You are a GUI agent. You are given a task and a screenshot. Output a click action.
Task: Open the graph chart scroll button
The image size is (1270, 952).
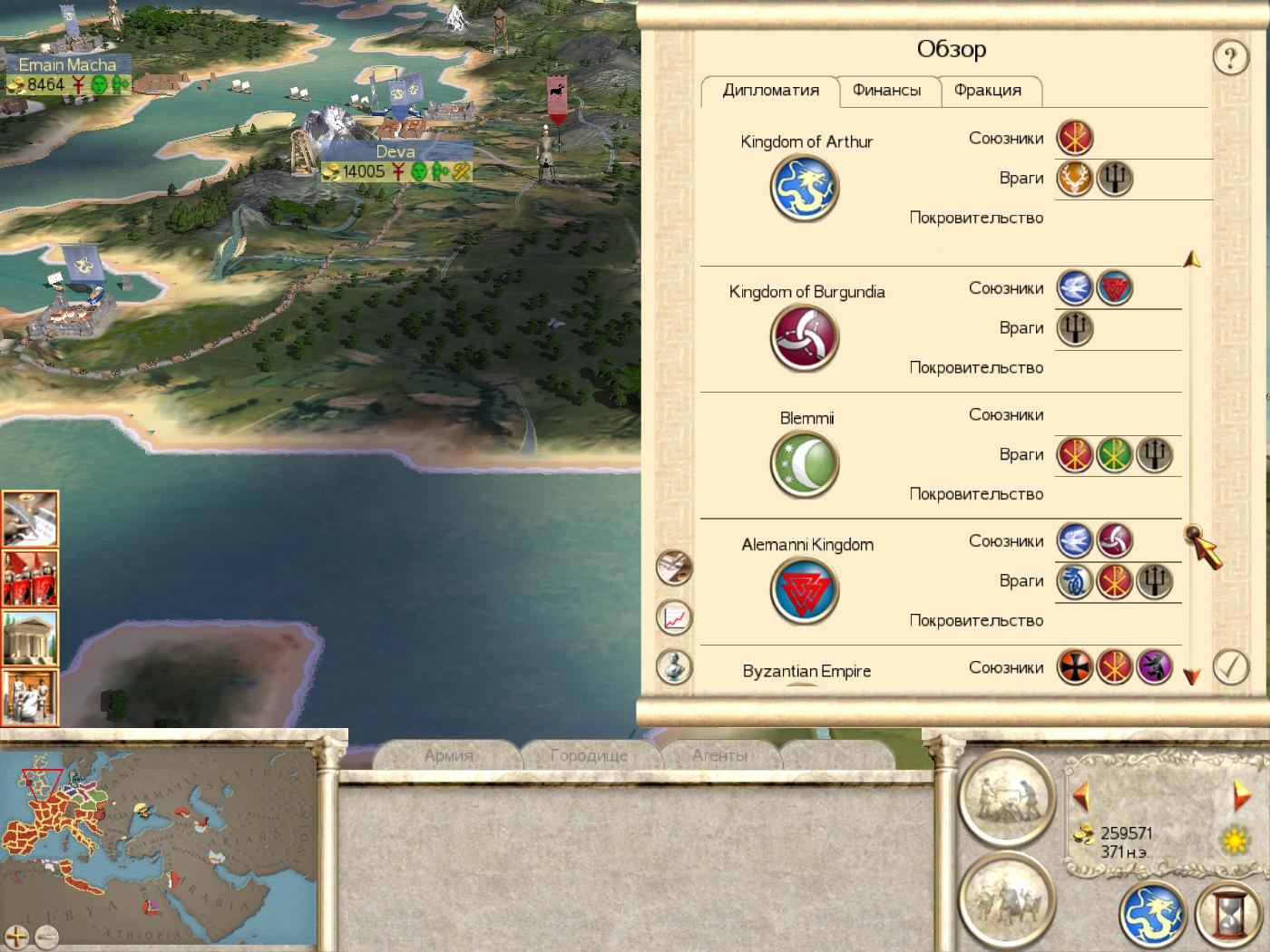point(674,617)
